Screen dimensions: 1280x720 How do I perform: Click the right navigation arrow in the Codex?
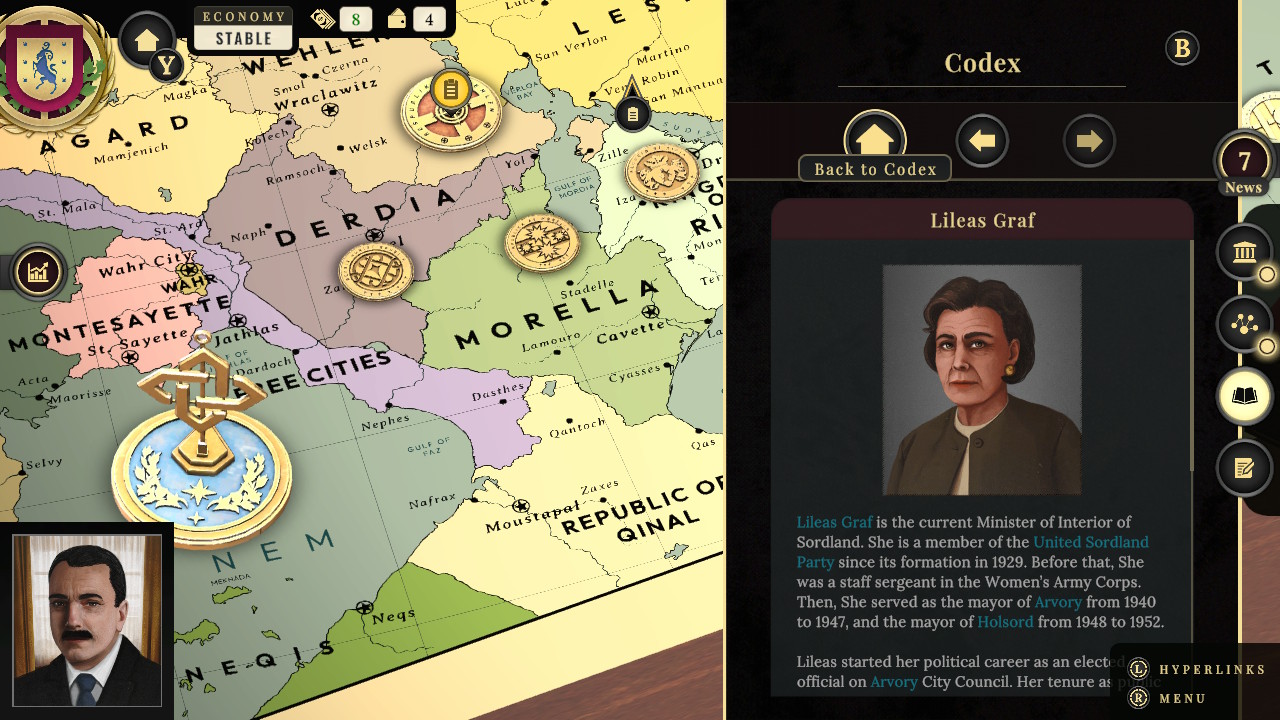(1089, 140)
